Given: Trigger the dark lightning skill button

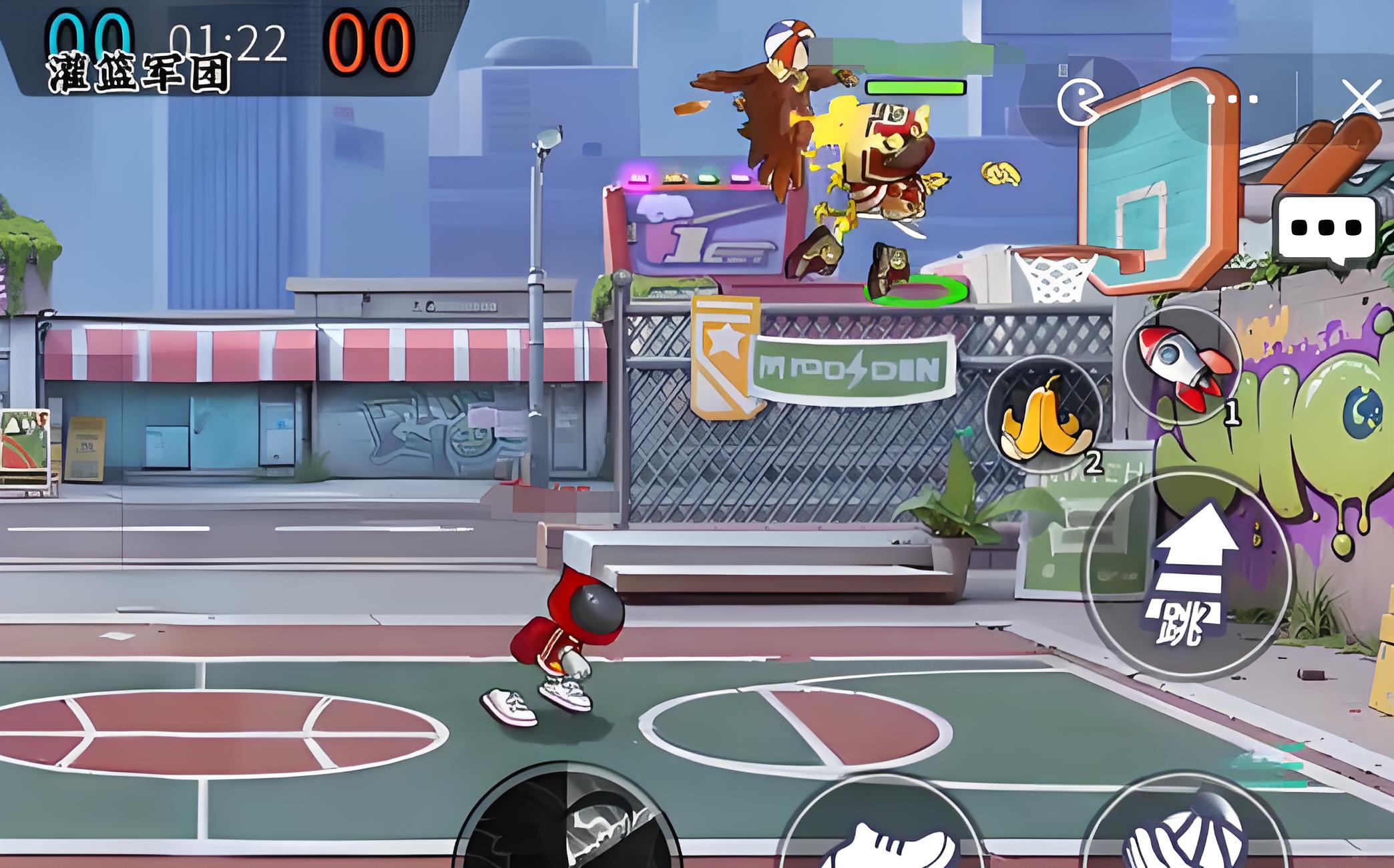Looking at the screenshot, I should click(x=569, y=828).
